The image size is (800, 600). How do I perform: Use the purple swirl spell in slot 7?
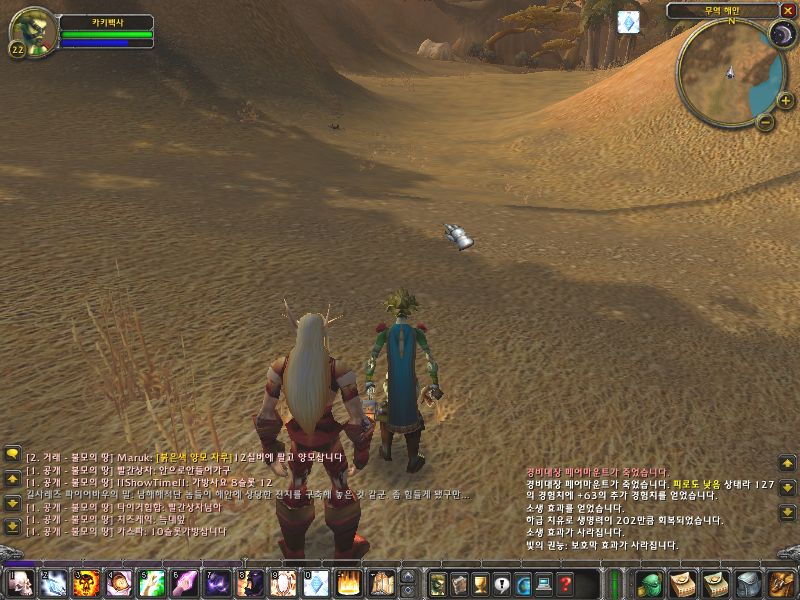point(217,582)
